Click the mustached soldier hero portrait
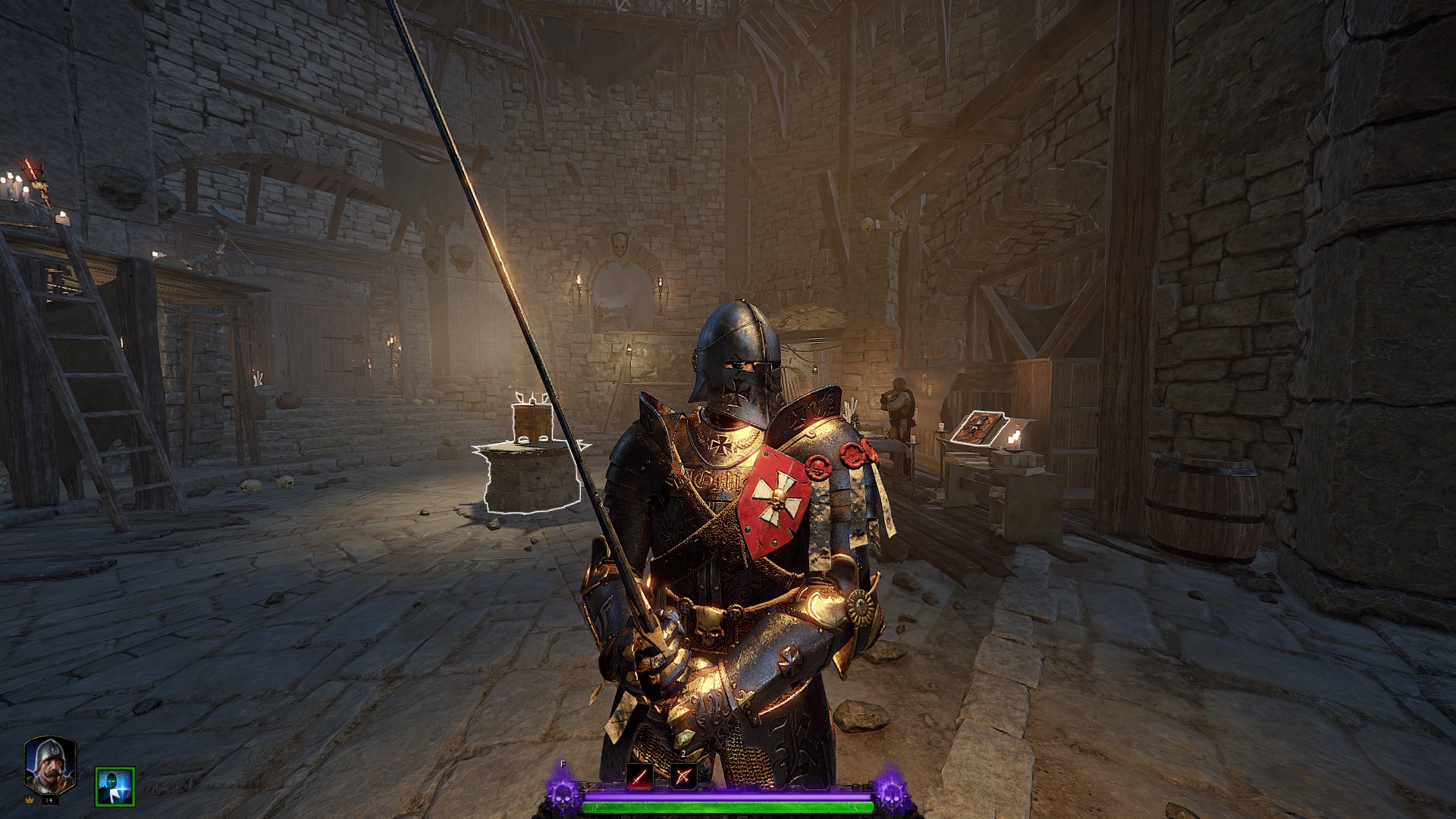Viewport: 1456px width, 819px height. point(50,764)
